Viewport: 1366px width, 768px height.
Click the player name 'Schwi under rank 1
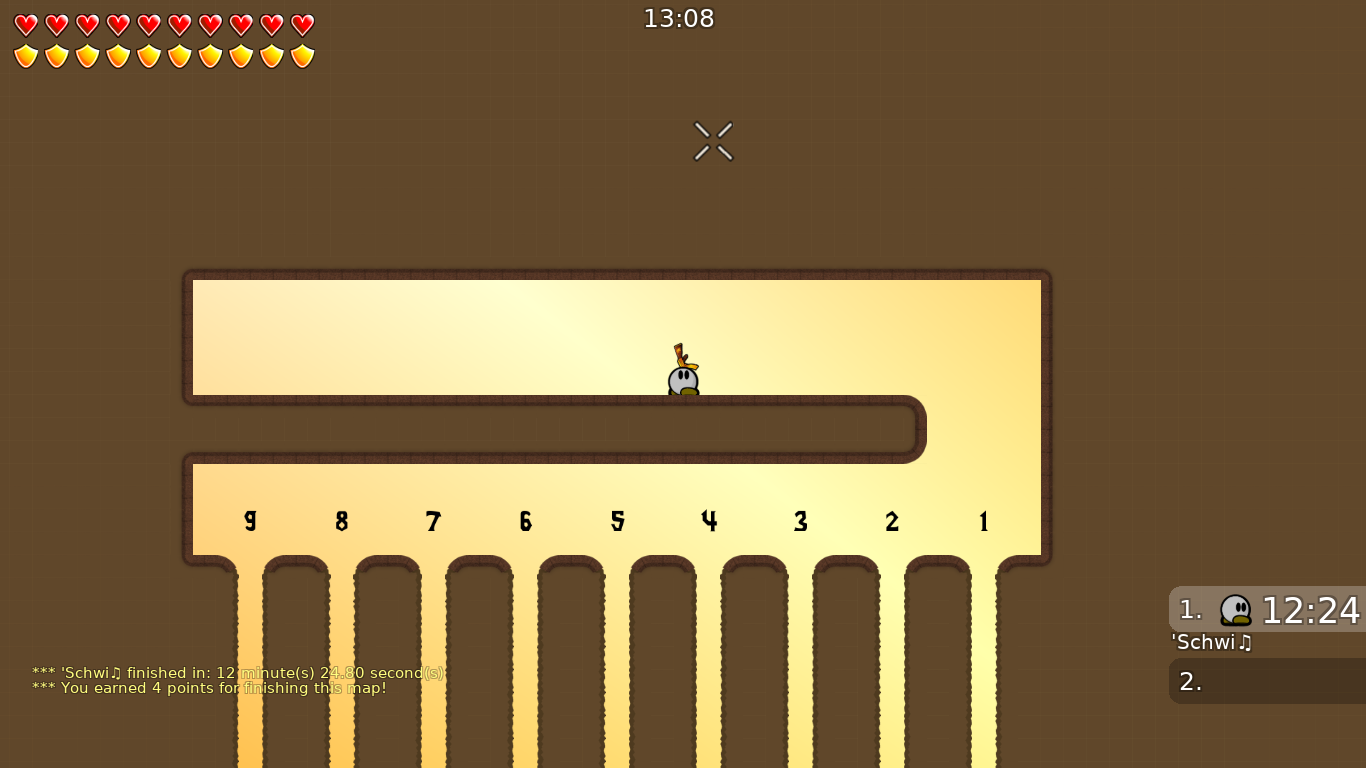[1211, 643]
